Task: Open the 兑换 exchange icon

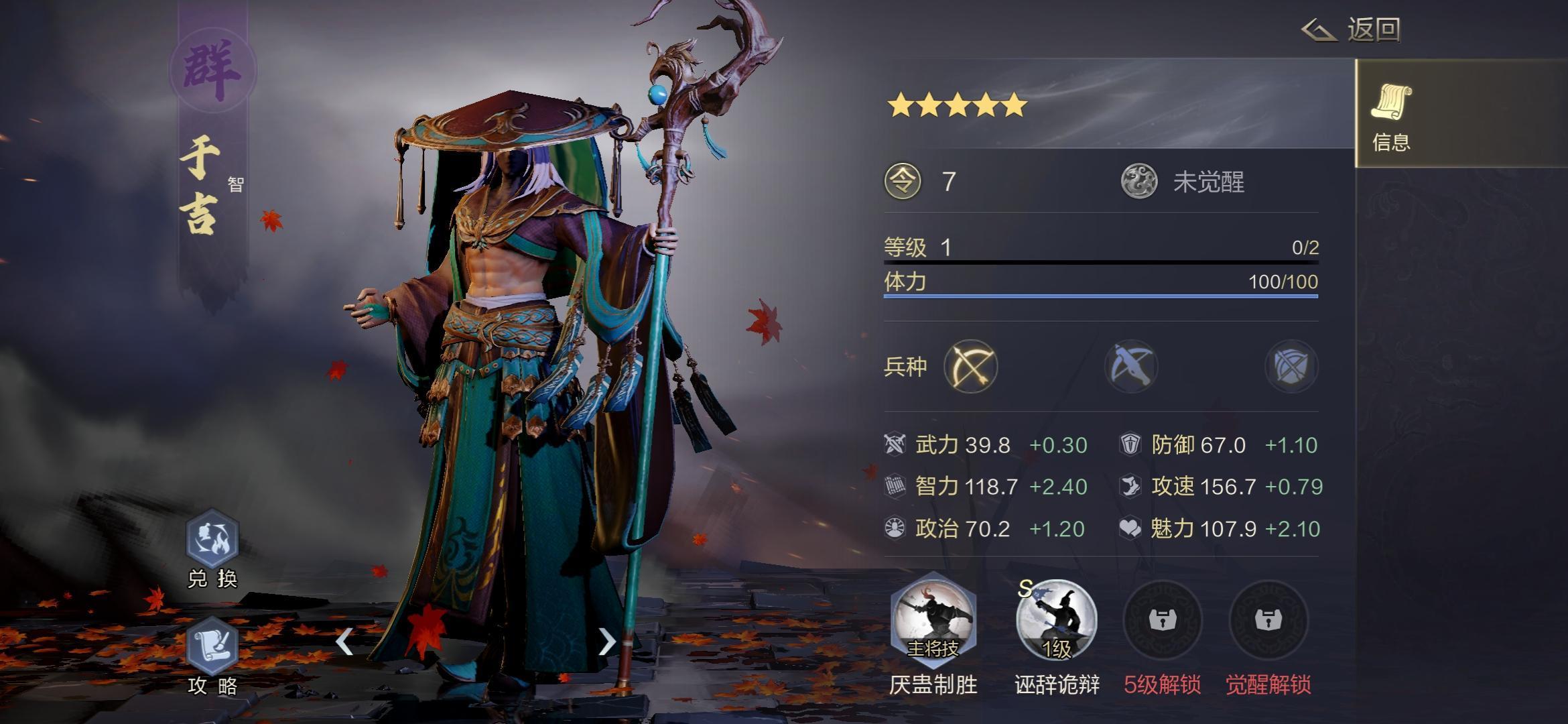Action: [x=212, y=540]
